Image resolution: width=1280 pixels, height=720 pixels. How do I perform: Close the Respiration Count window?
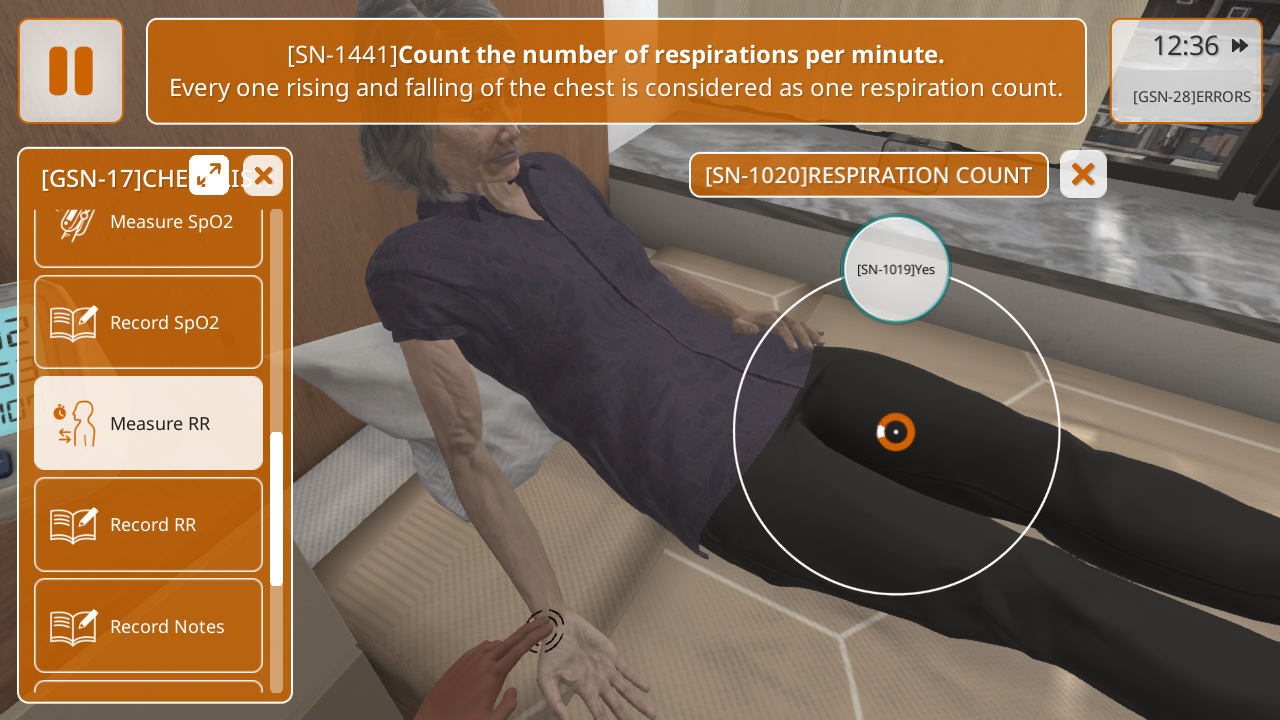(1083, 174)
